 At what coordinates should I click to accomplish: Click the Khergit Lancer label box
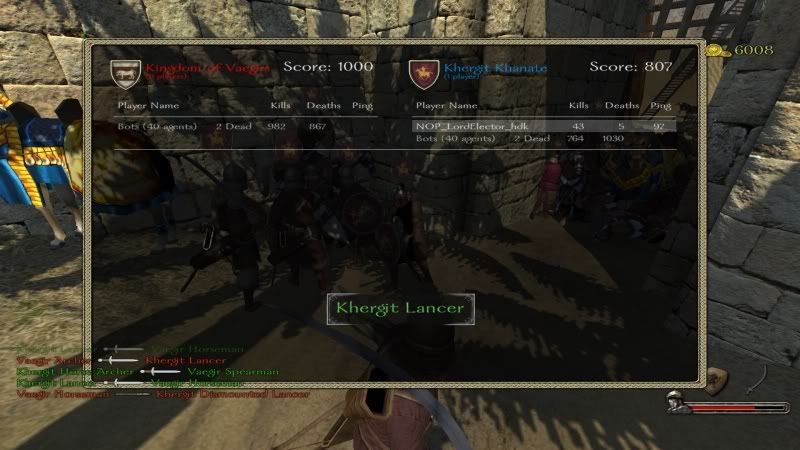400,308
